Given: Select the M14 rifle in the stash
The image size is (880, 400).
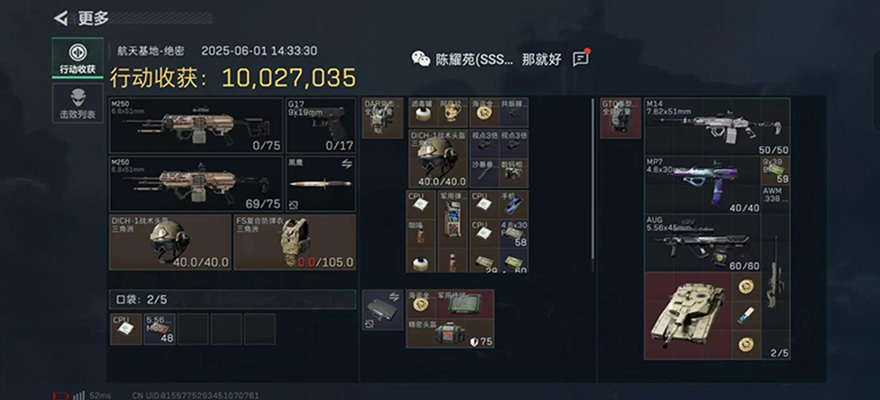Looking at the screenshot, I should coord(716,126).
